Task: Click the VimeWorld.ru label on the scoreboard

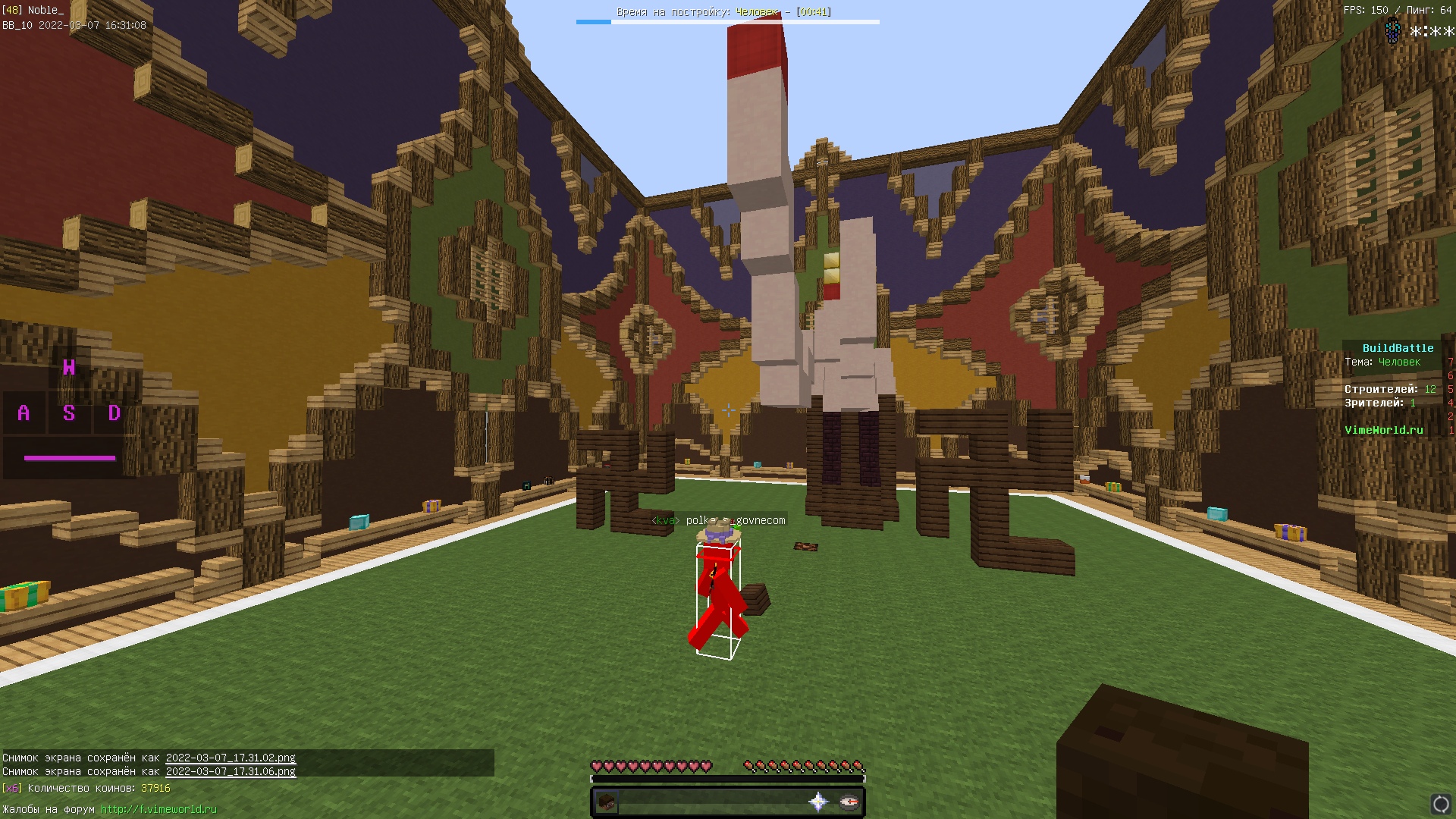Action: click(x=1383, y=430)
